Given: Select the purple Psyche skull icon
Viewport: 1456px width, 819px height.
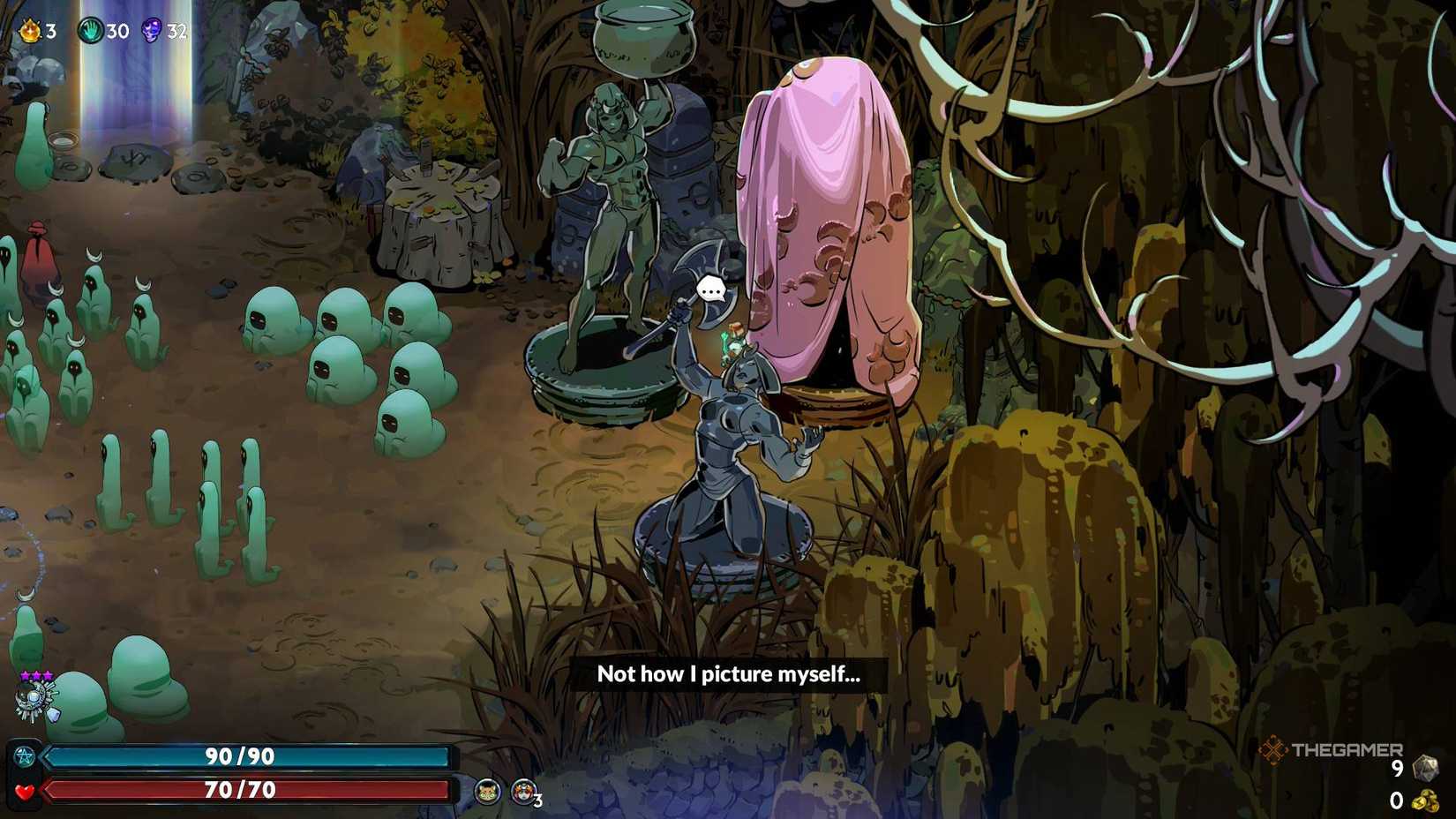Looking at the screenshot, I should [x=152, y=28].
